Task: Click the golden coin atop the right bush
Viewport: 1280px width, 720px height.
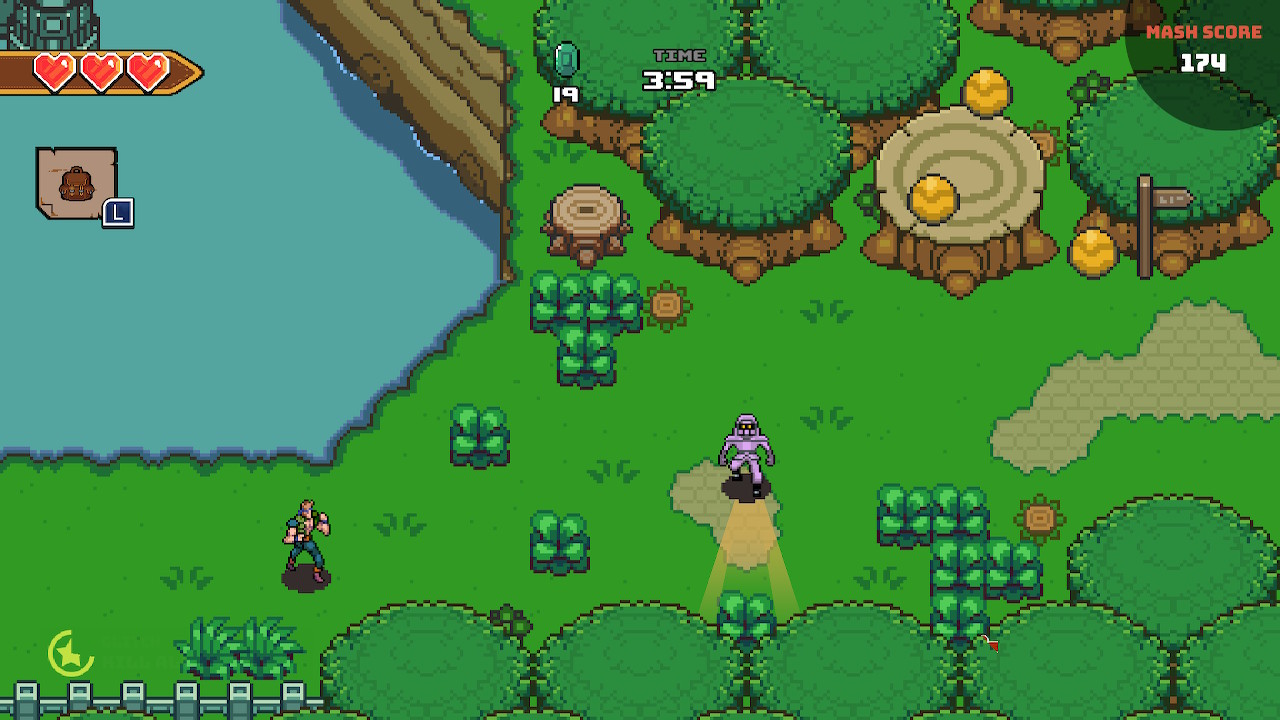Action: pos(1092,252)
